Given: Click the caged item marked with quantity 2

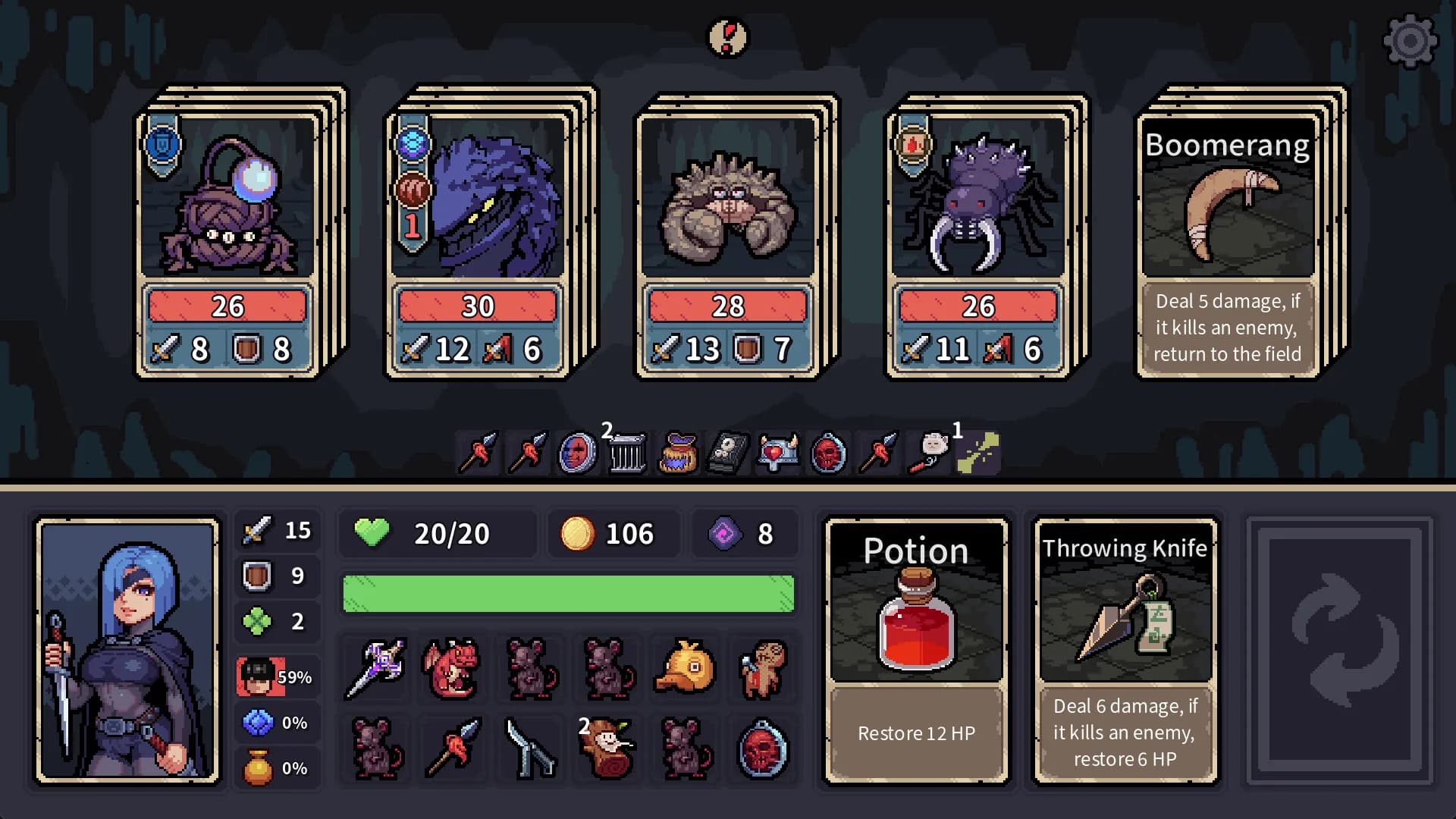Looking at the screenshot, I should point(627,451).
